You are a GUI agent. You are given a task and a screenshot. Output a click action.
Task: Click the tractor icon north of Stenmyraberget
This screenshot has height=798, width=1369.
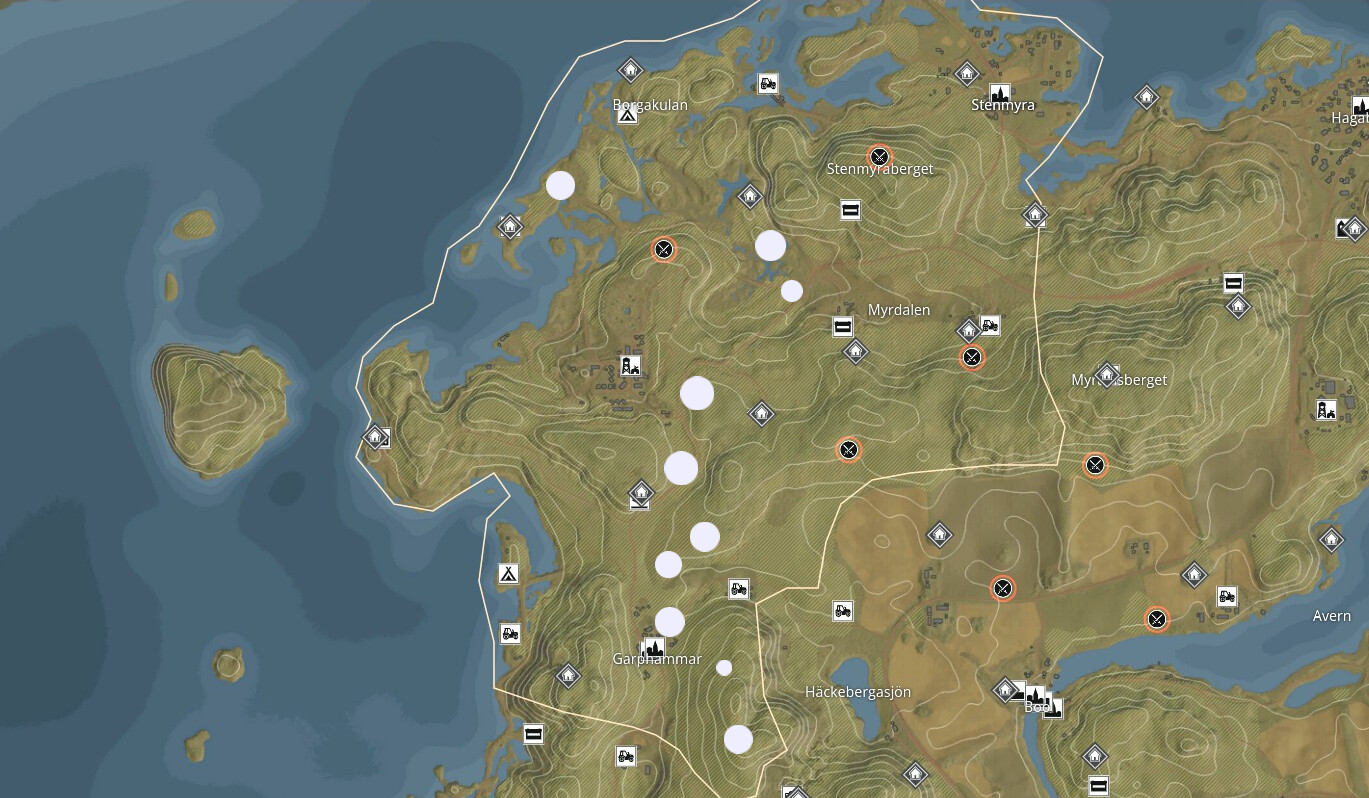pos(766,85)
